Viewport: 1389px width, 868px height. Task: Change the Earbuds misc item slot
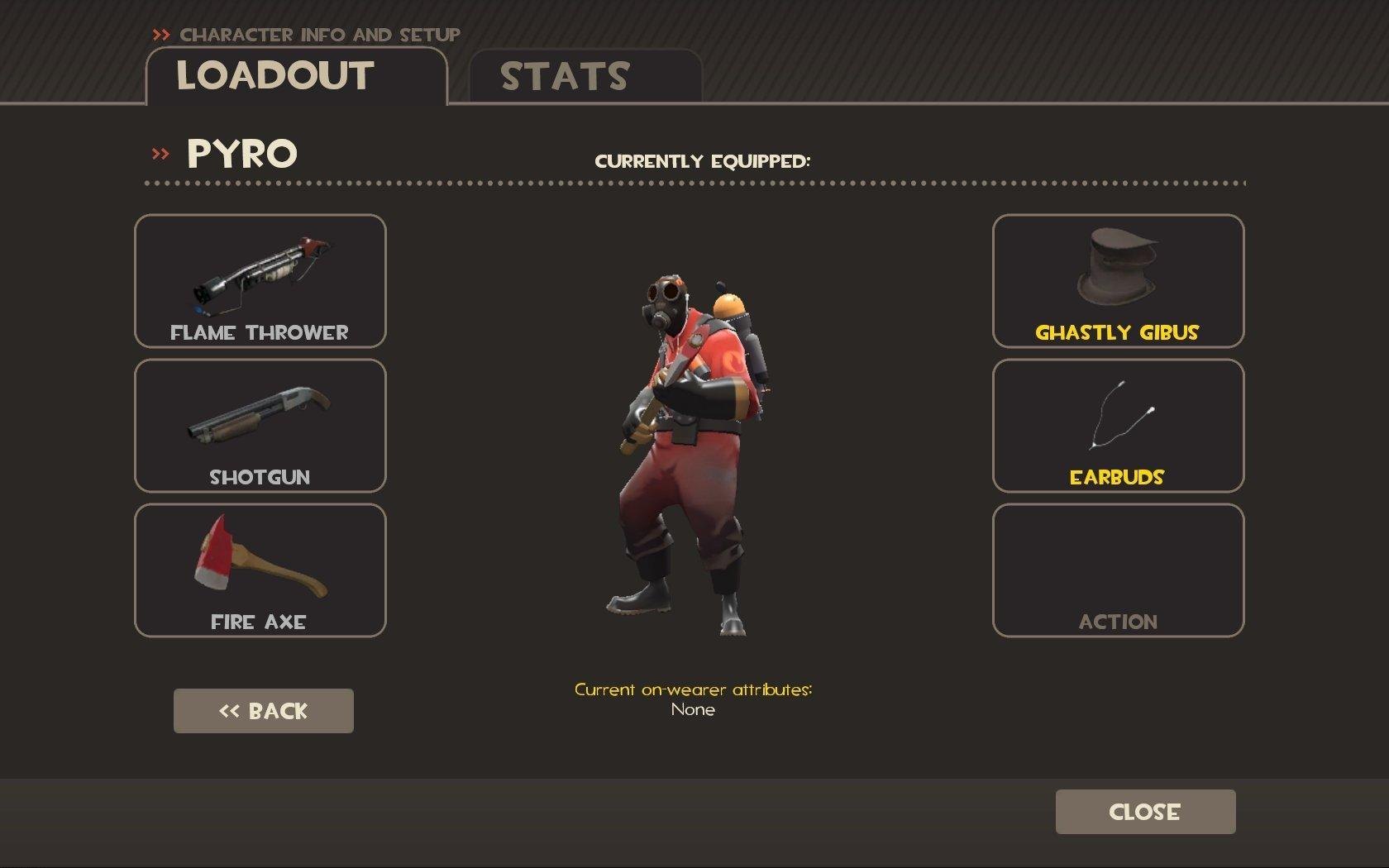[1118, 426]
